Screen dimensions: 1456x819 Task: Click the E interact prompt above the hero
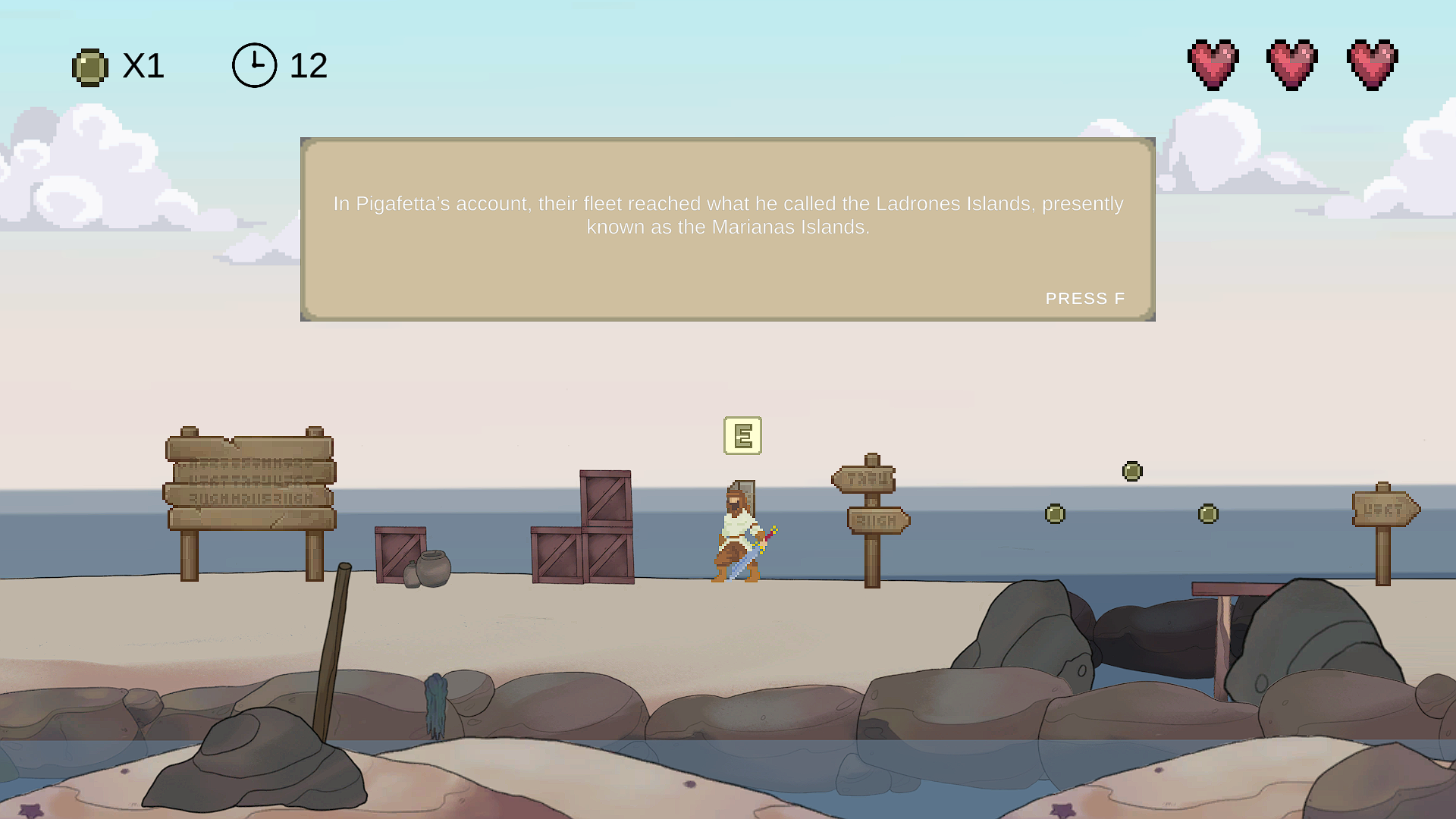(x=743, y=437)
